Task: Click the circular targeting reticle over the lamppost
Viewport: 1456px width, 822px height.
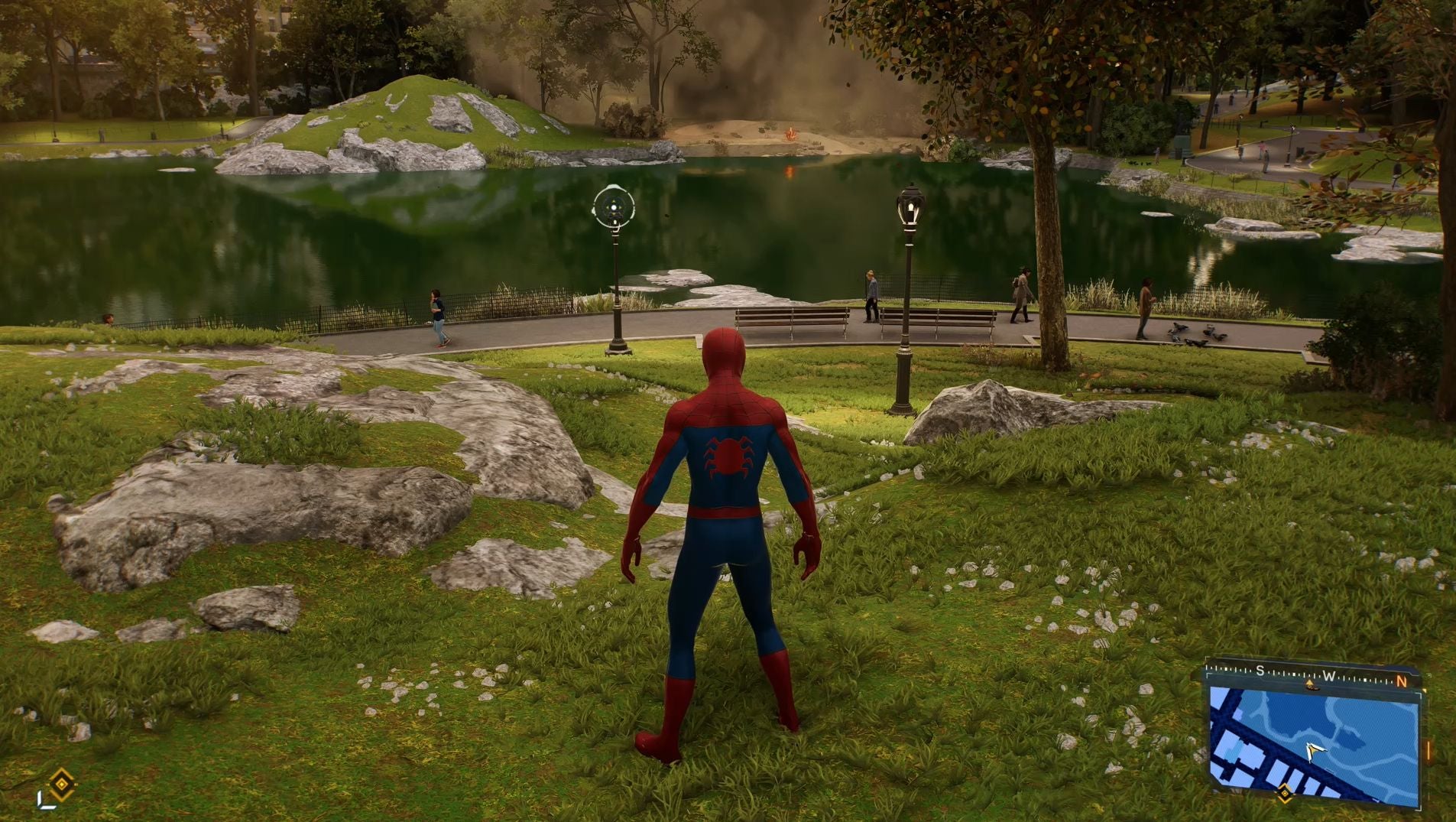Action: tap(614, 207)
